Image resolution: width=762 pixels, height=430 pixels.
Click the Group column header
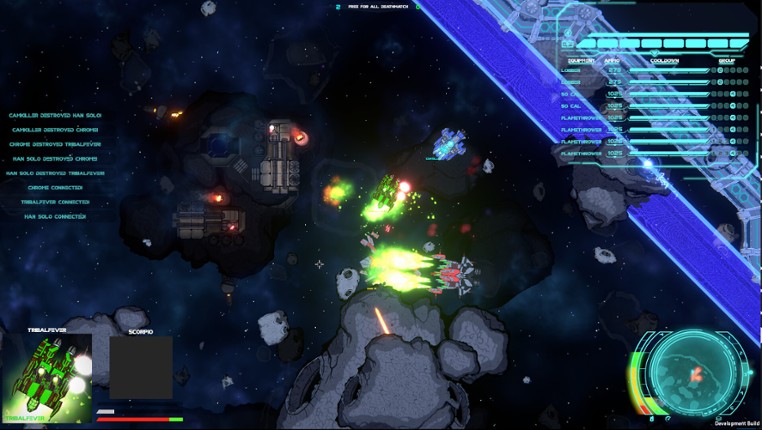tap(727, 61)
